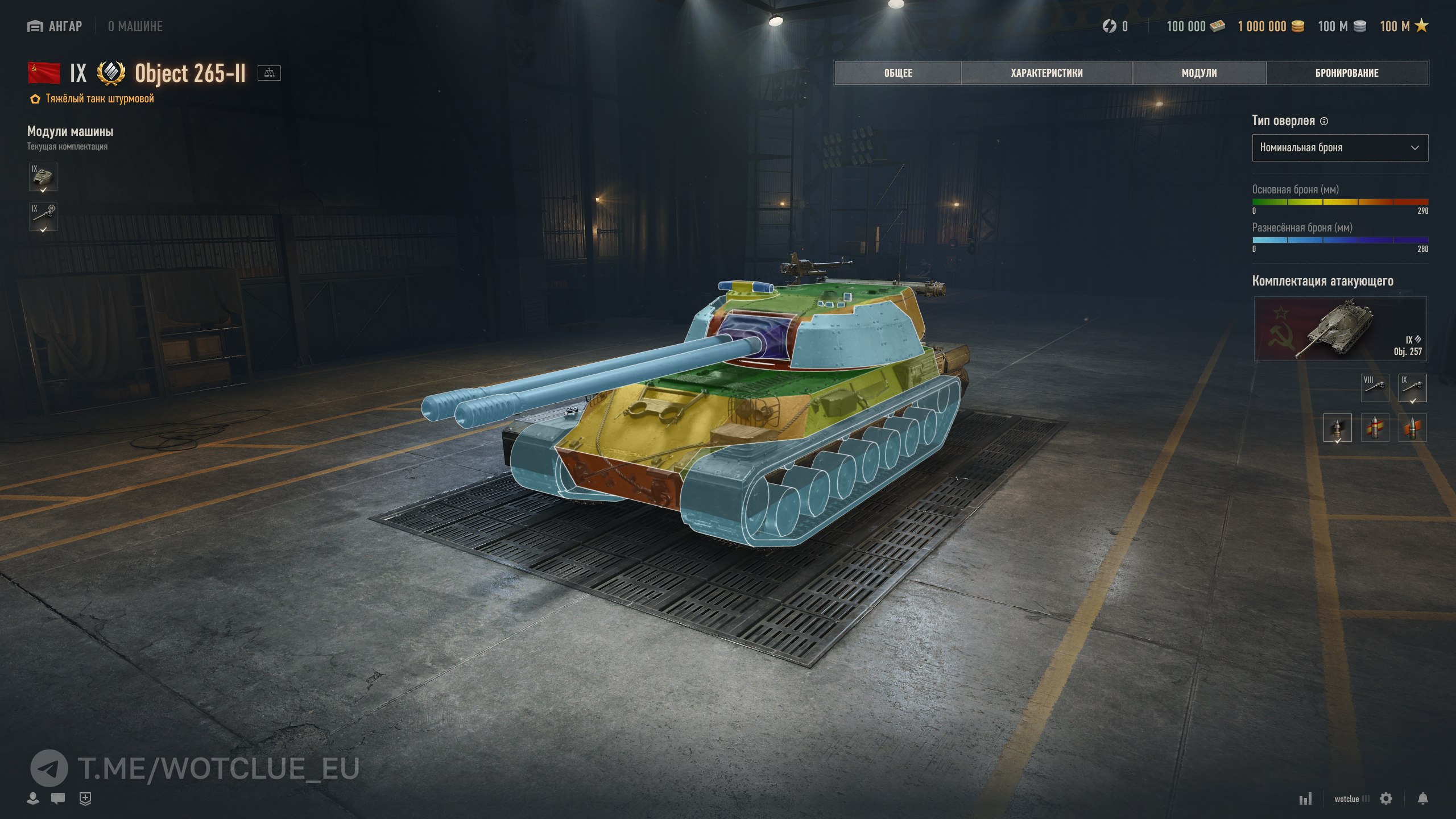Click the compare scales icon beside Object 265-II

(x=269, y=73)
